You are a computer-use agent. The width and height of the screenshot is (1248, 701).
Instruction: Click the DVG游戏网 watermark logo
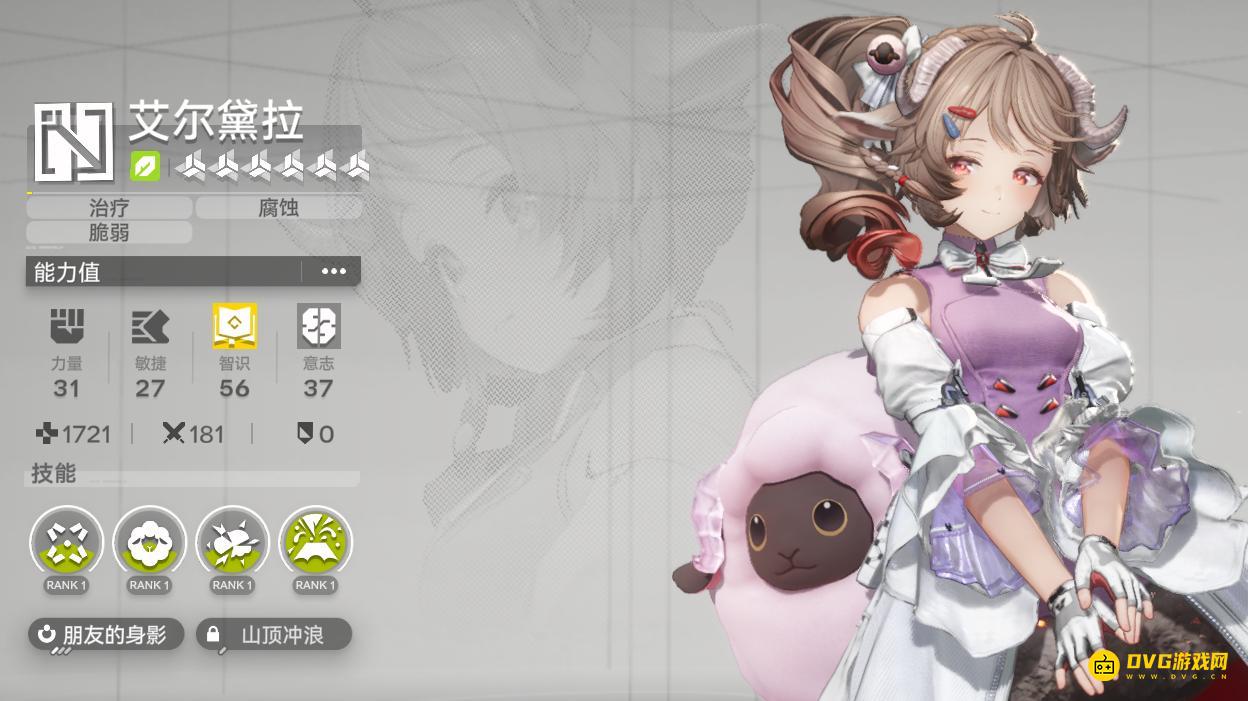(x=1158, y=665)
